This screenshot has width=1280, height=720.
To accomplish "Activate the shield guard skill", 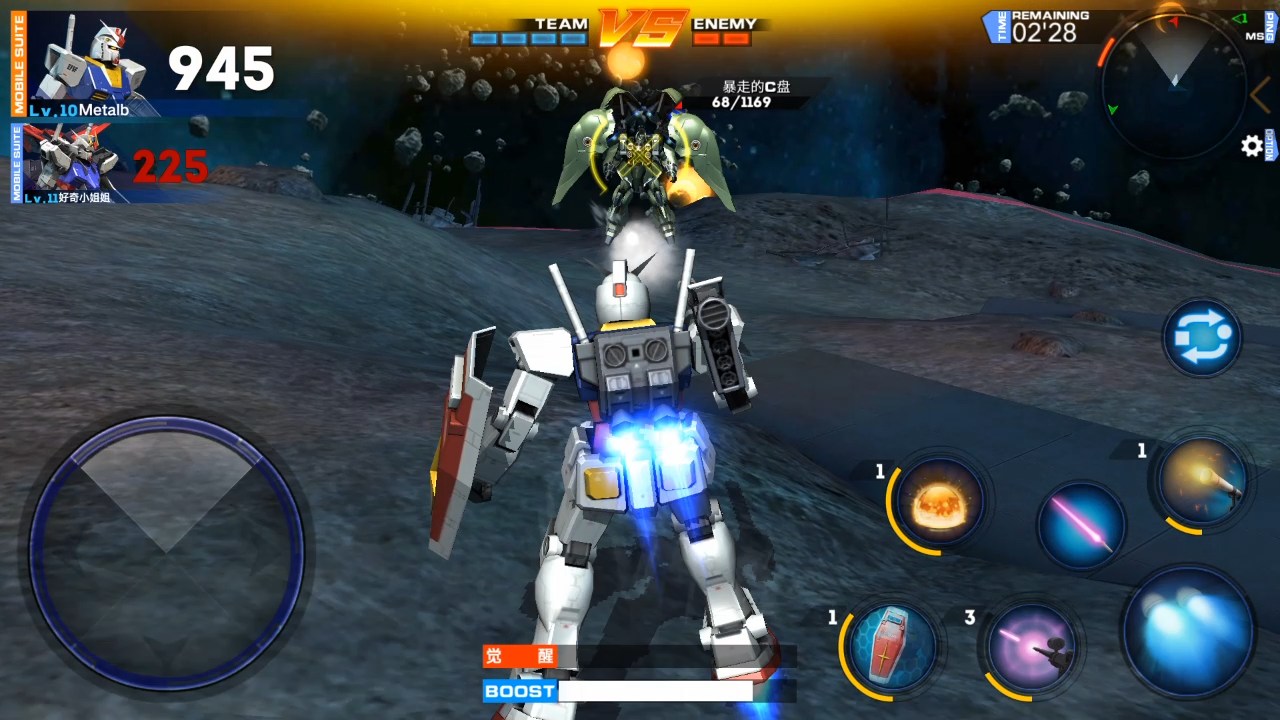I will point(892,646).
